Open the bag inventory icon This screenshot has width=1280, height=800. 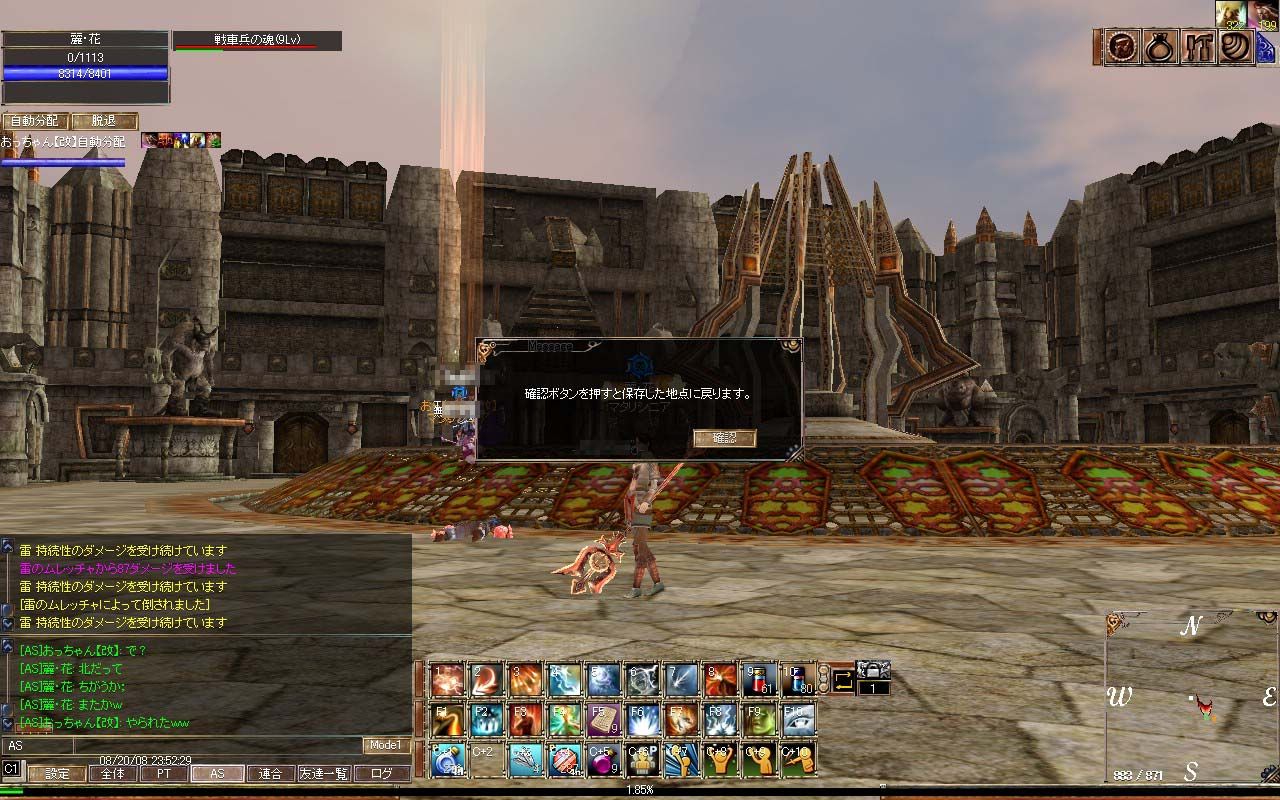click(x=1159, y=47)
